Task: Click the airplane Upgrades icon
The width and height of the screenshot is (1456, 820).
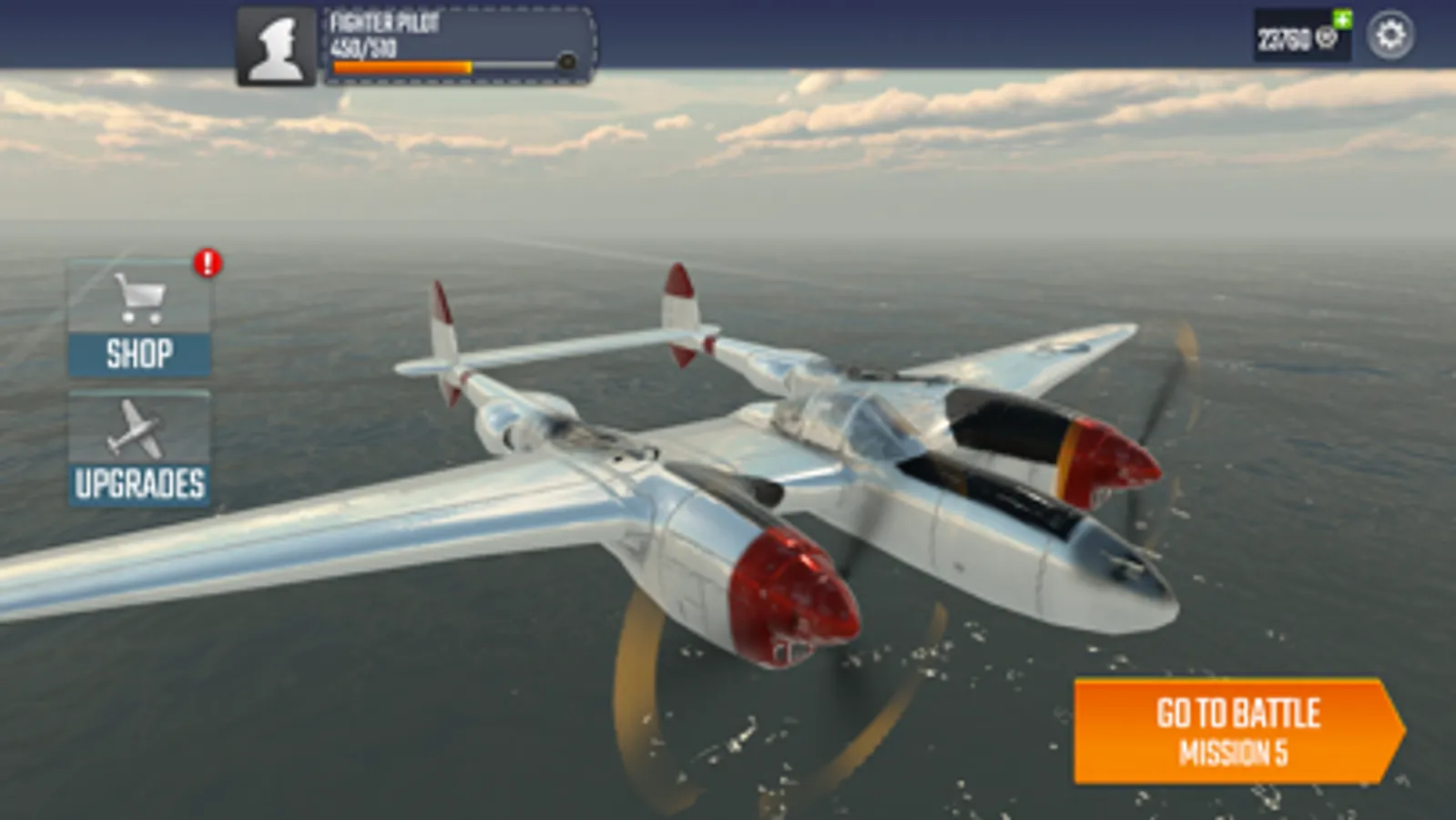Action: click(137, 428)
